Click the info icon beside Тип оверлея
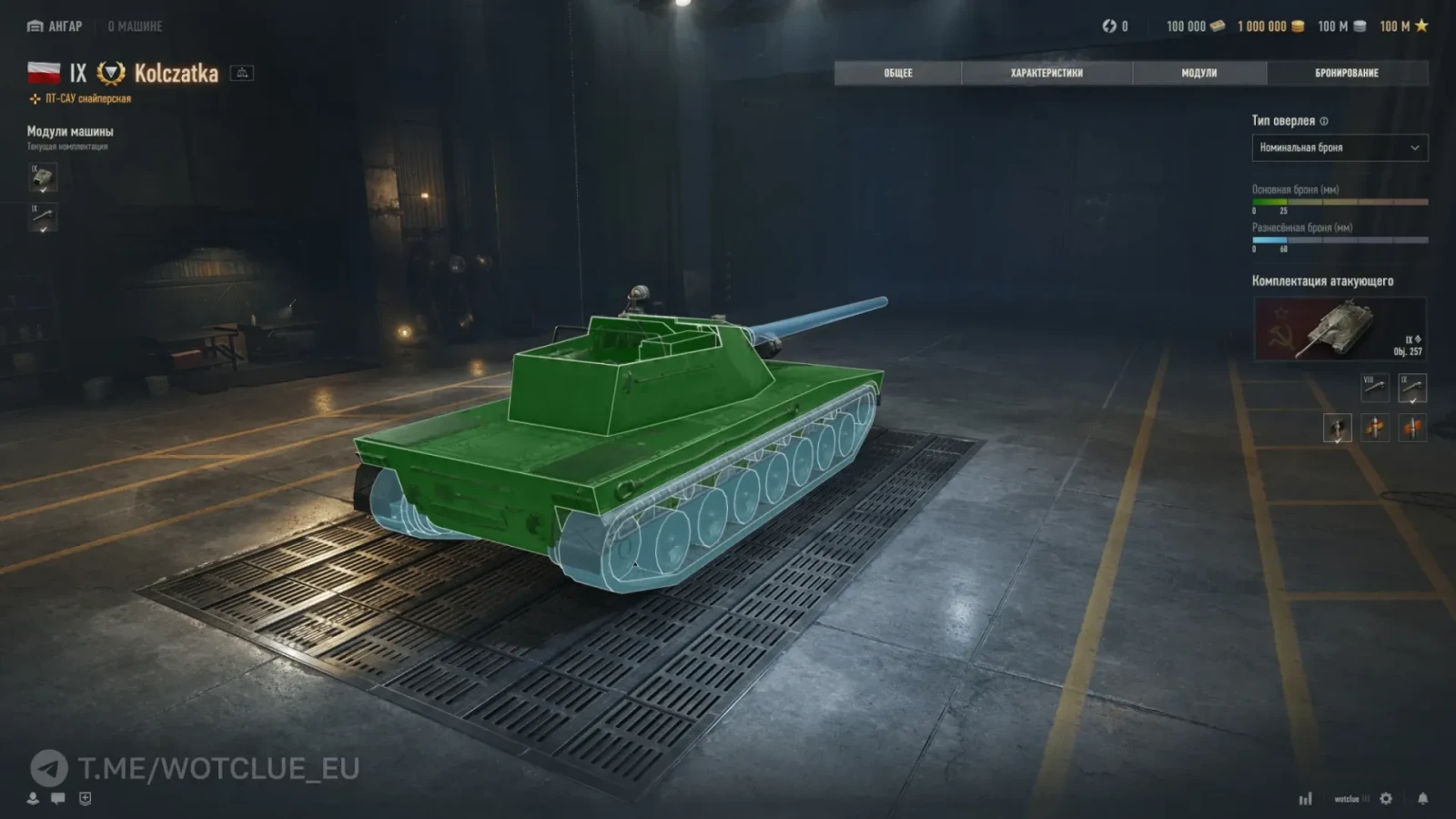 coord(1324,121)
